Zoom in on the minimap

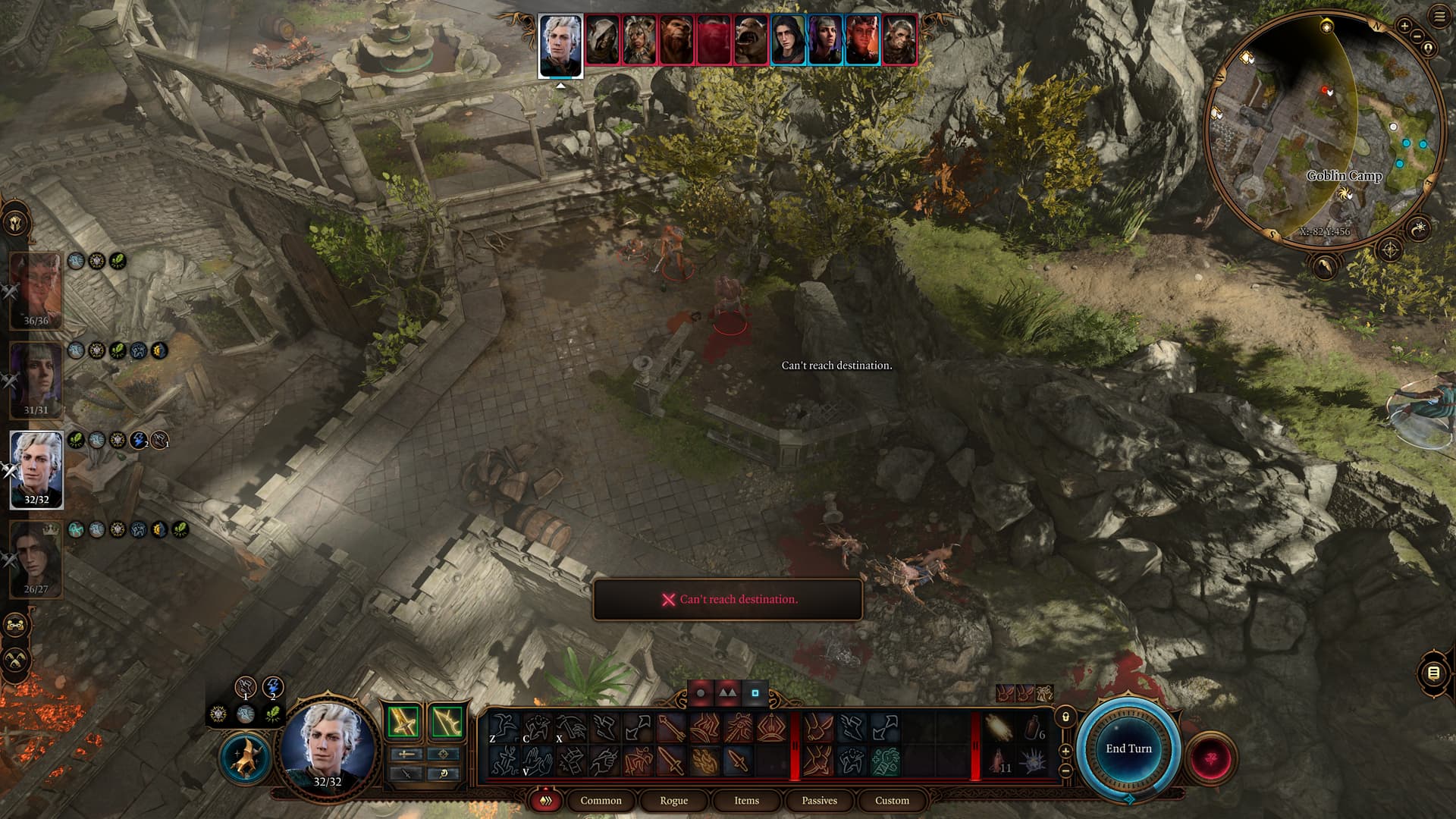point(1404,27)
